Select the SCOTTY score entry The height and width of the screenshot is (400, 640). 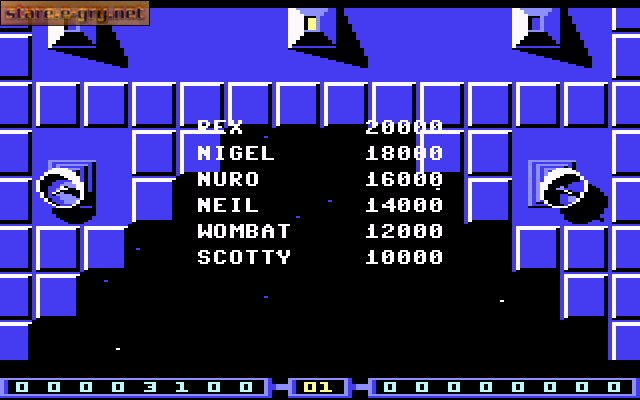319,258
